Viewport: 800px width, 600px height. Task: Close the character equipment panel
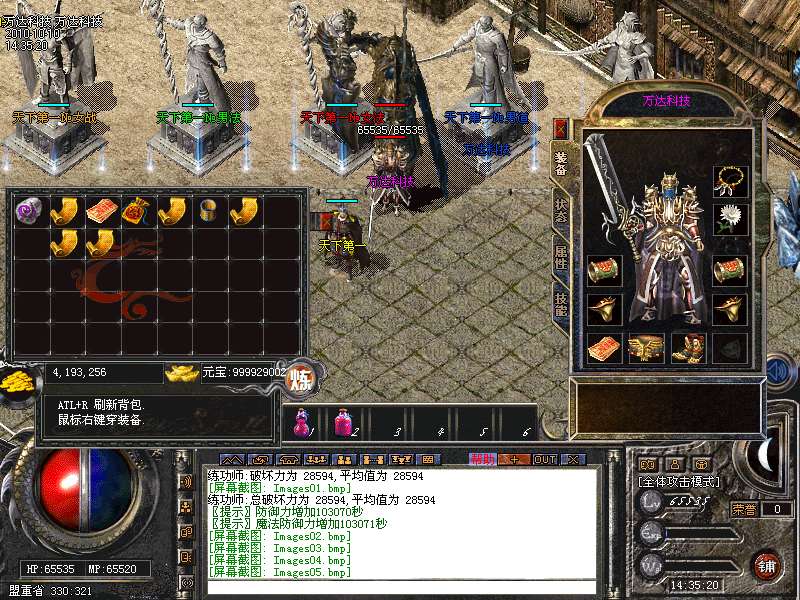(x=560, y=129)
